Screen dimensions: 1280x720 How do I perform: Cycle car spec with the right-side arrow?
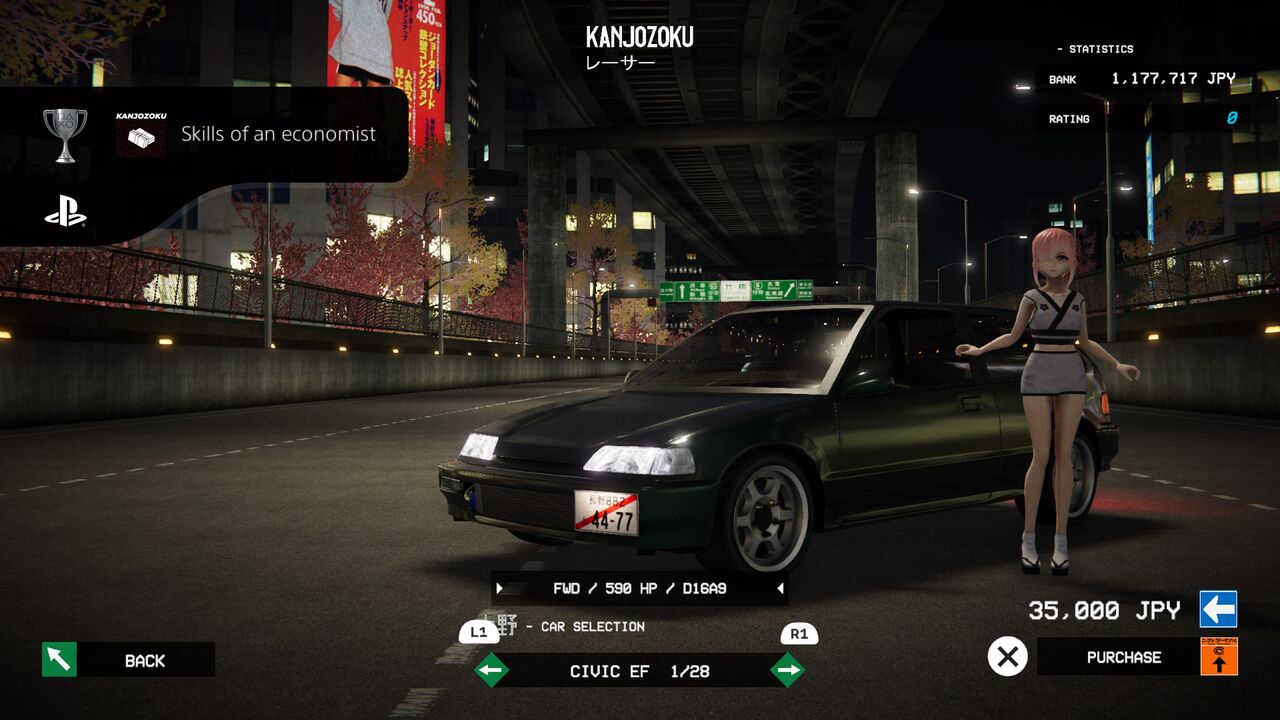point(779,589)
